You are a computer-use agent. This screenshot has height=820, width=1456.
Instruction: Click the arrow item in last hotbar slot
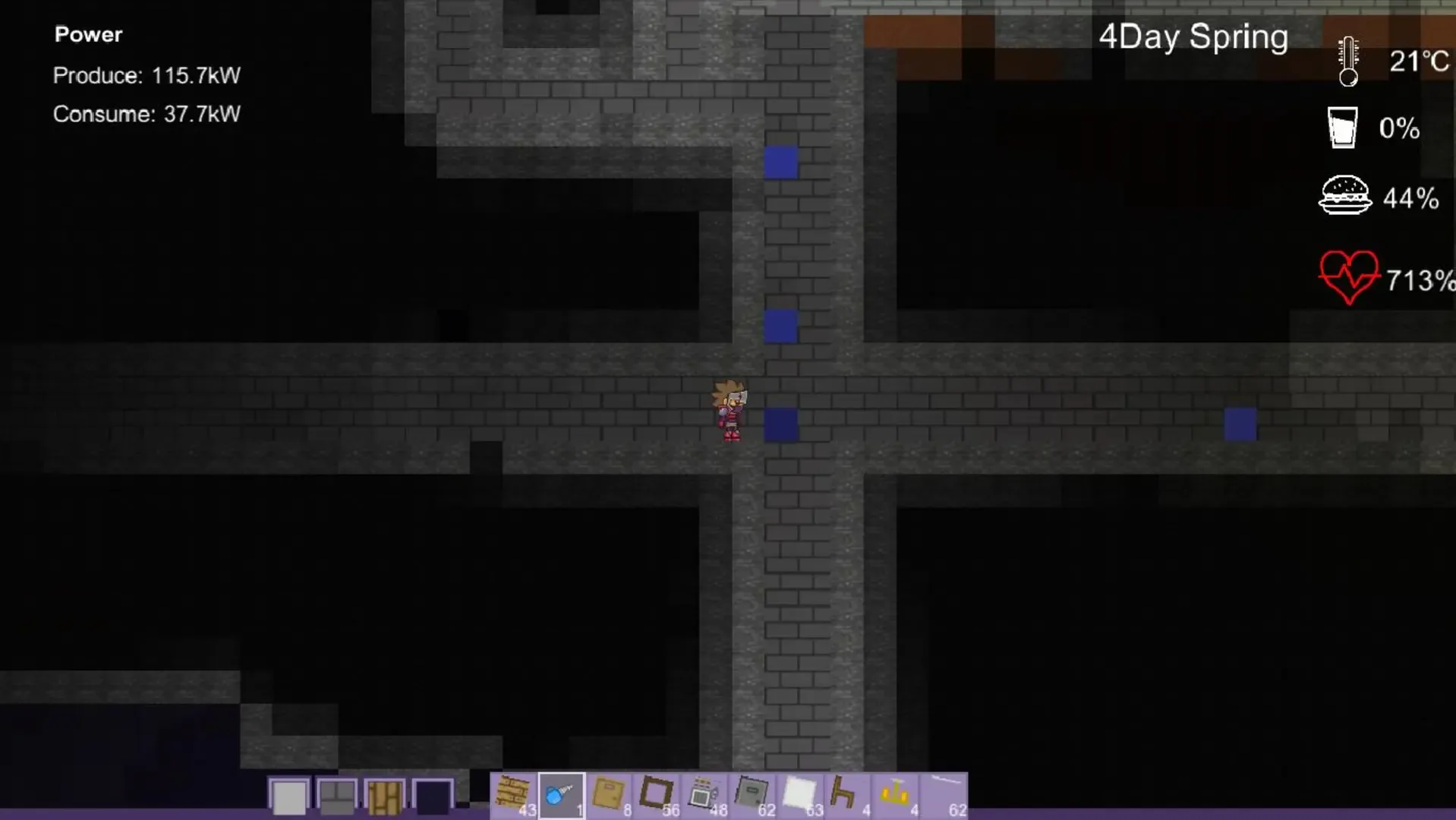941,793
